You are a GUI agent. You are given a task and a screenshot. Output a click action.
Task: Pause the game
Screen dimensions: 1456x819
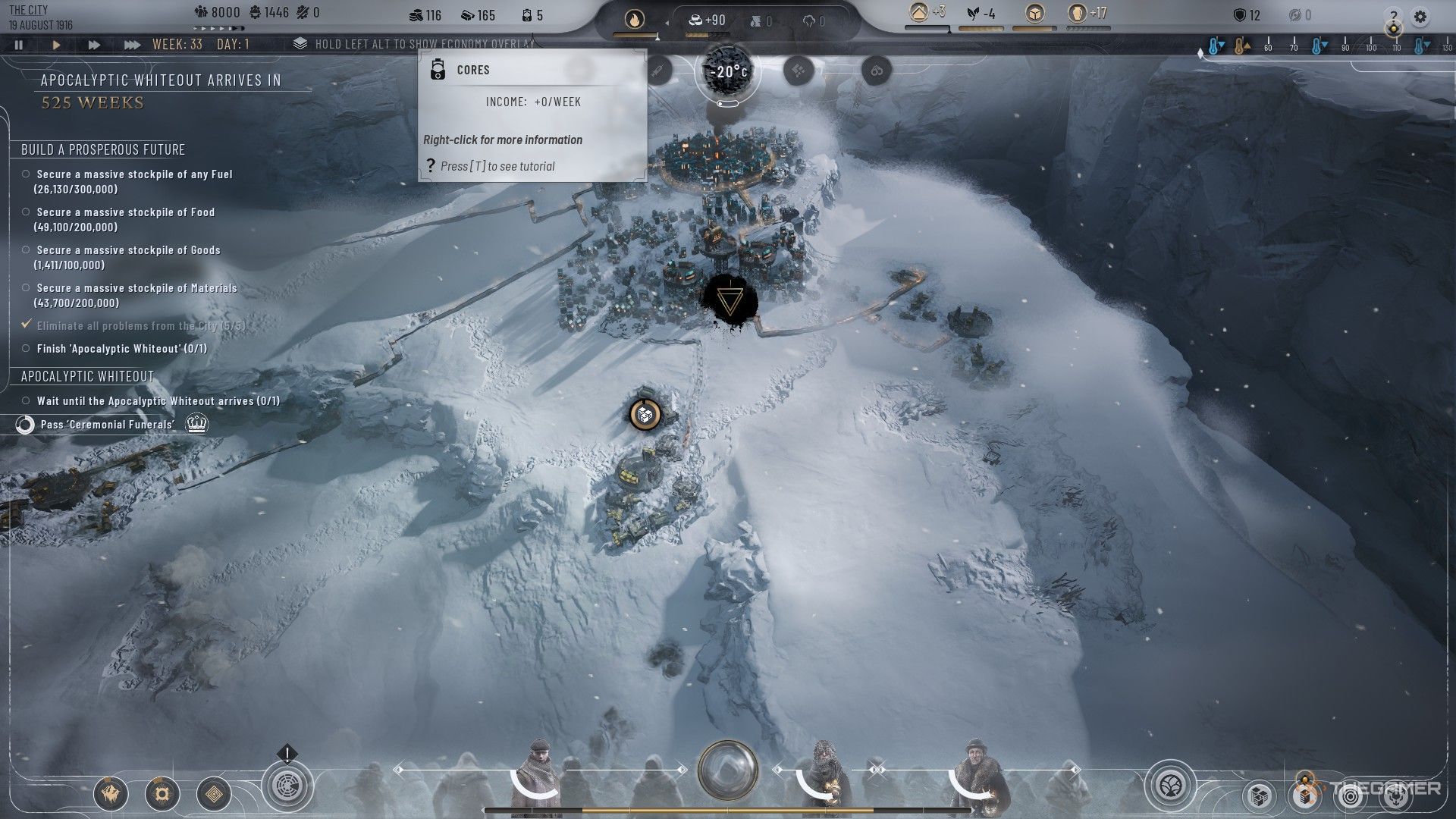[x=19, y=45]
